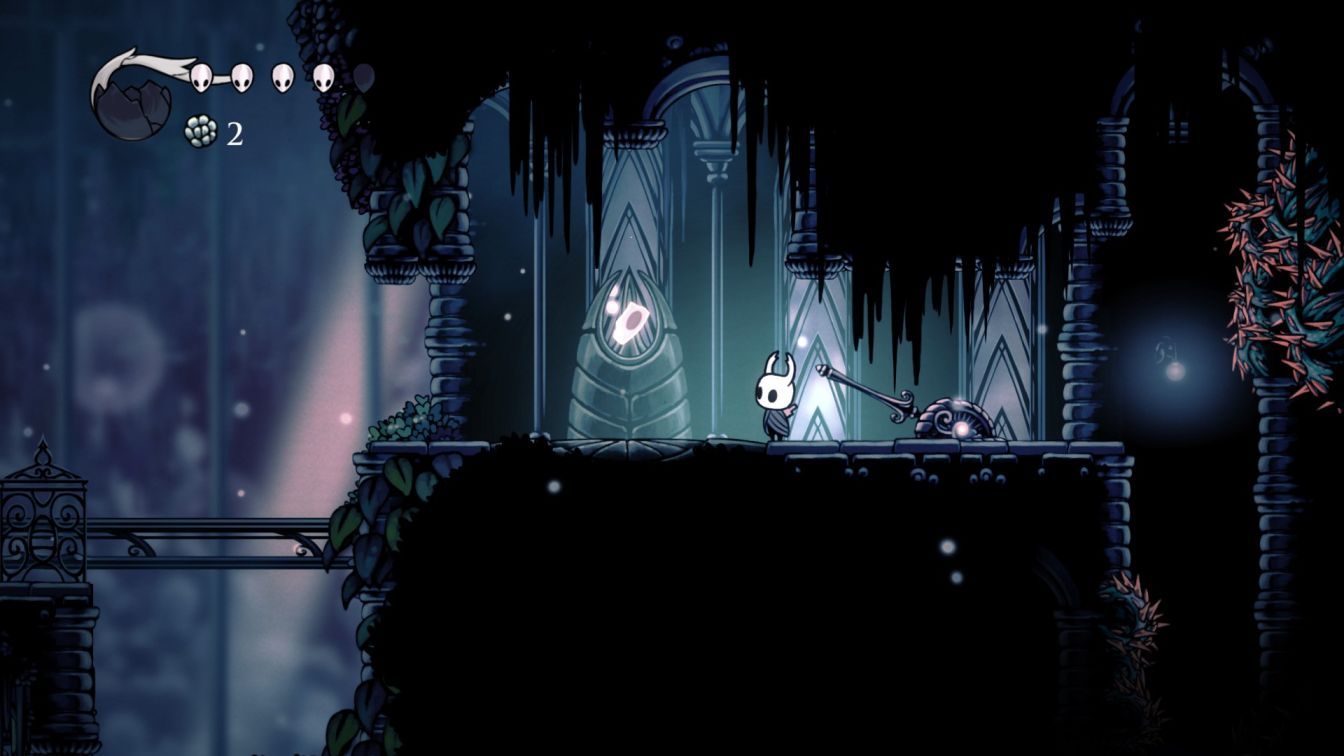Viewport: 1344px width, 756px height.
Task: Click the Geo count number 2
Action: point(234,132)
